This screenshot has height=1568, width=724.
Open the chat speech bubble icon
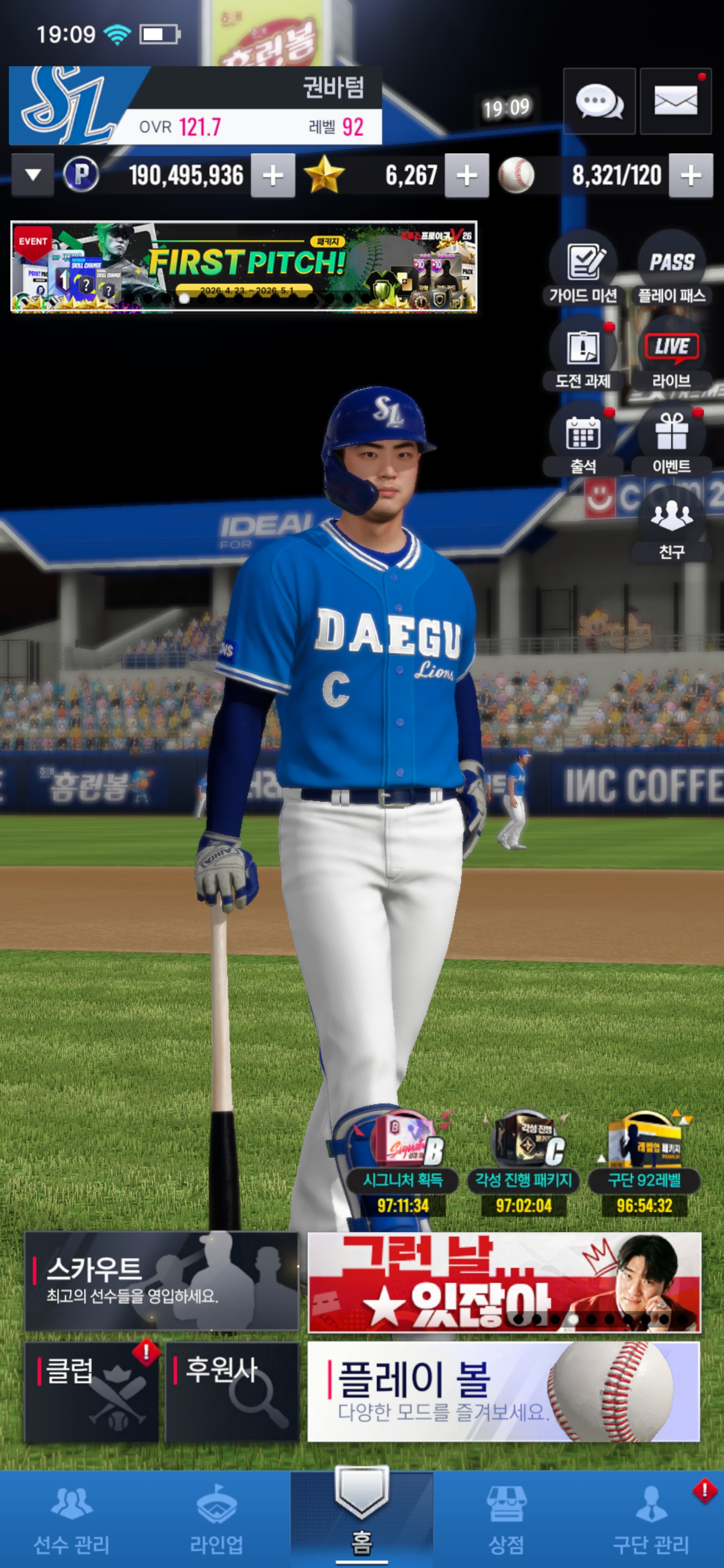tap(599, 101)
